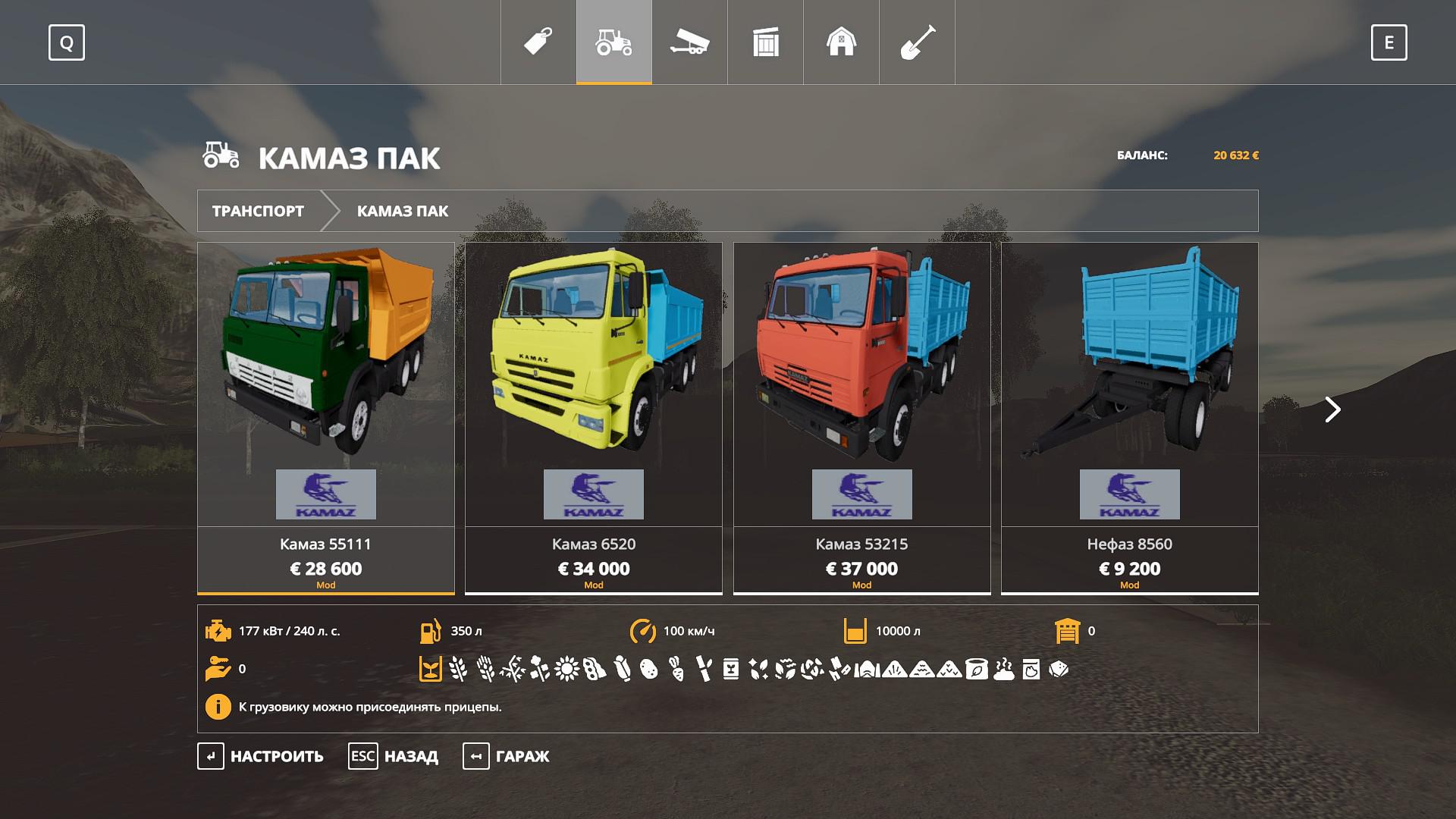The width and height of the screenshot is (1456, 819).
Task: Click the КАМАЗ ПАК breadcrumb
Action: click(403, 211)
